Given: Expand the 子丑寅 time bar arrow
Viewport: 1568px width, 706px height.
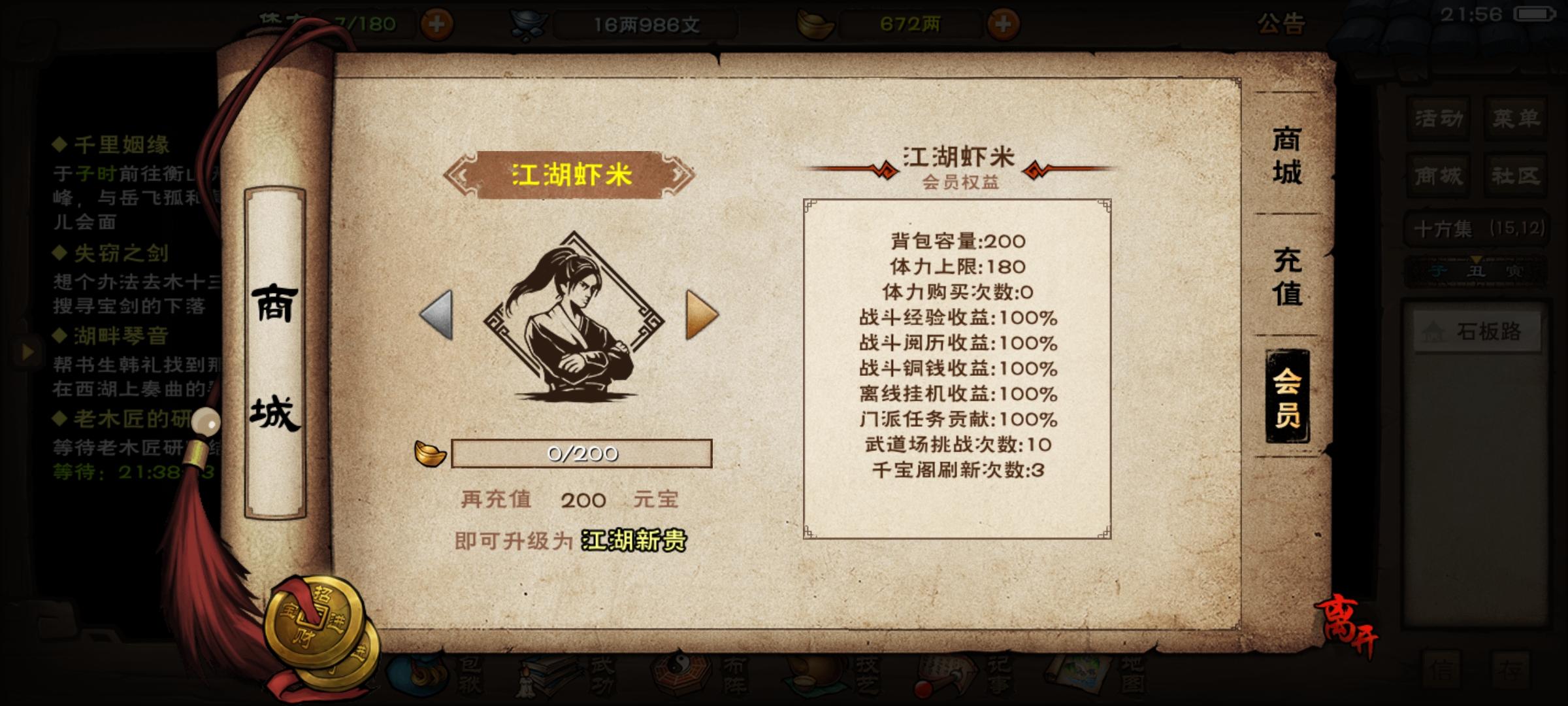Looking at the screenshot, I should pos(1475,259).
